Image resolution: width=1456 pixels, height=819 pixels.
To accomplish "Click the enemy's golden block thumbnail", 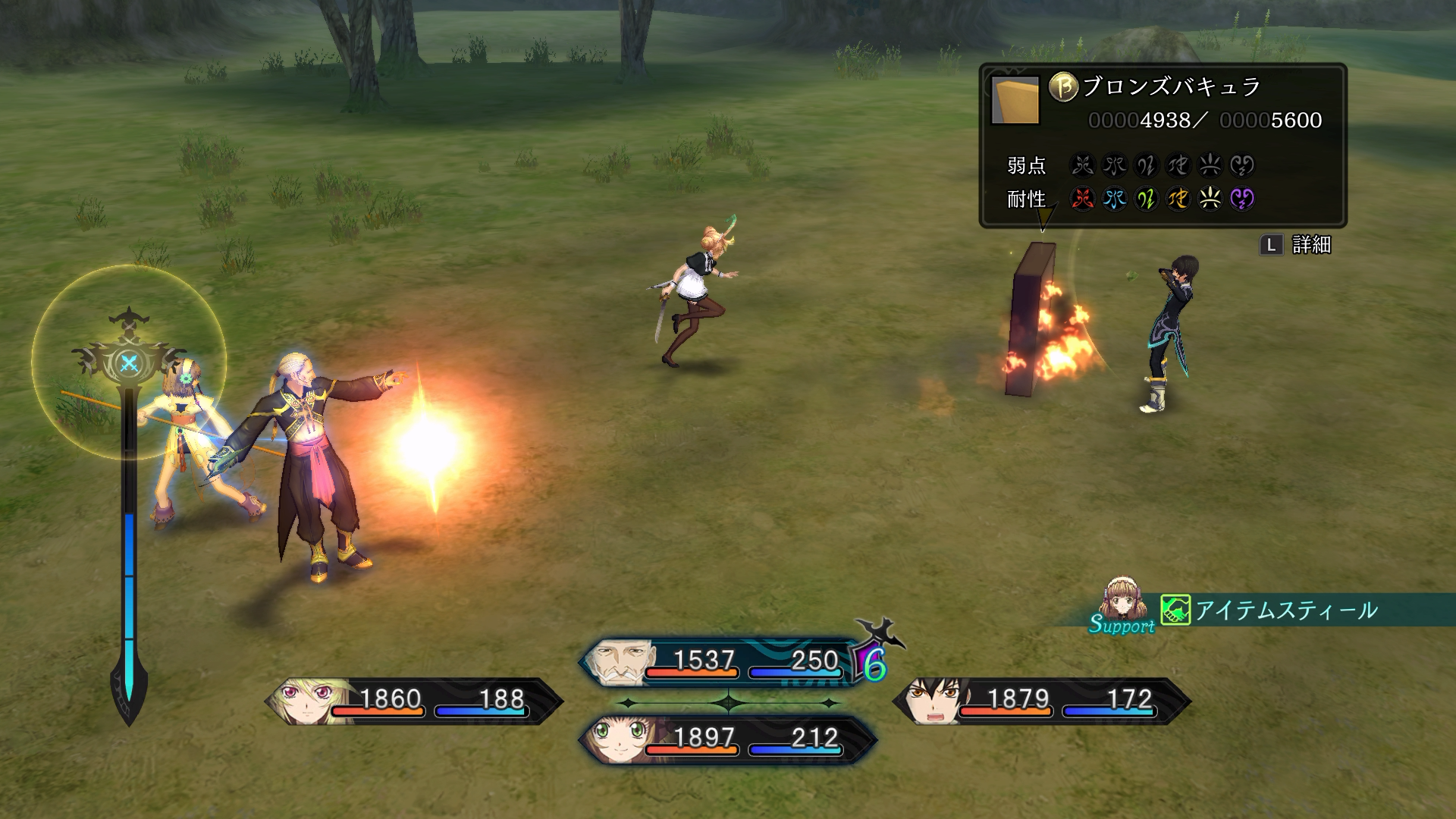I will 1015,100.
